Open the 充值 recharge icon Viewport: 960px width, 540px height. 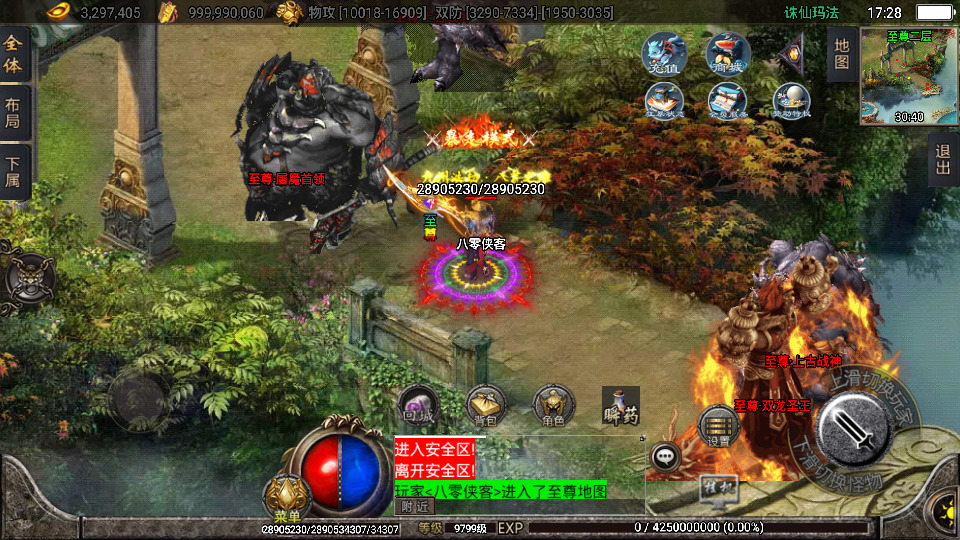(663, 55)
